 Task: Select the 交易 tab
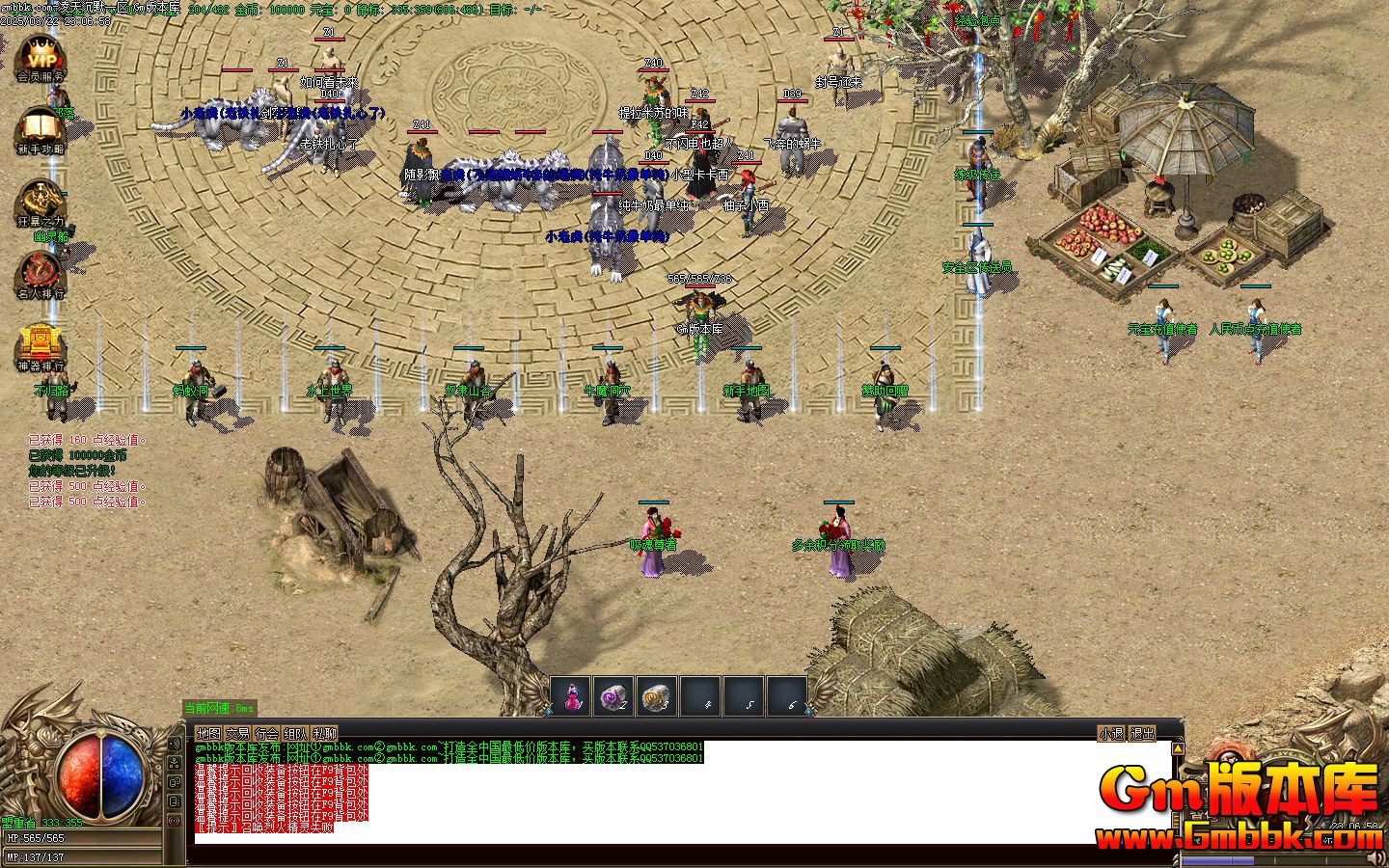tap(237, 734)
